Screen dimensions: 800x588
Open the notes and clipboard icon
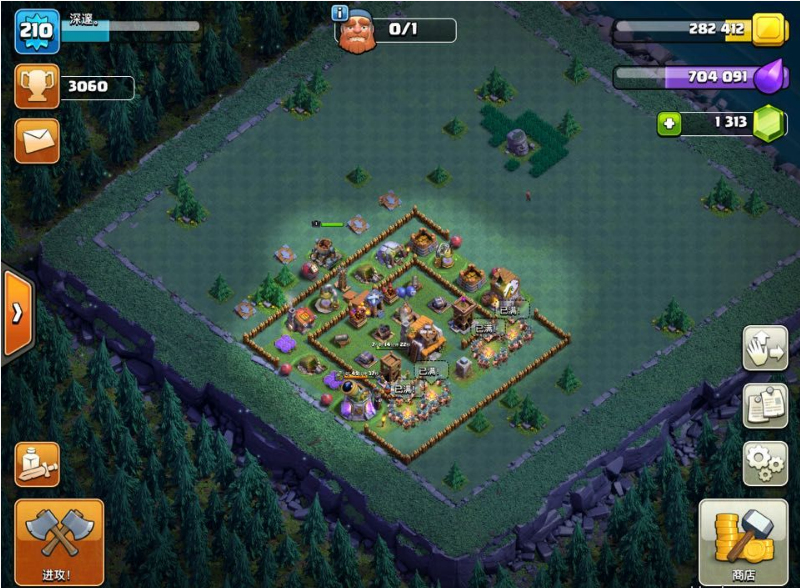tap(765, 405)
